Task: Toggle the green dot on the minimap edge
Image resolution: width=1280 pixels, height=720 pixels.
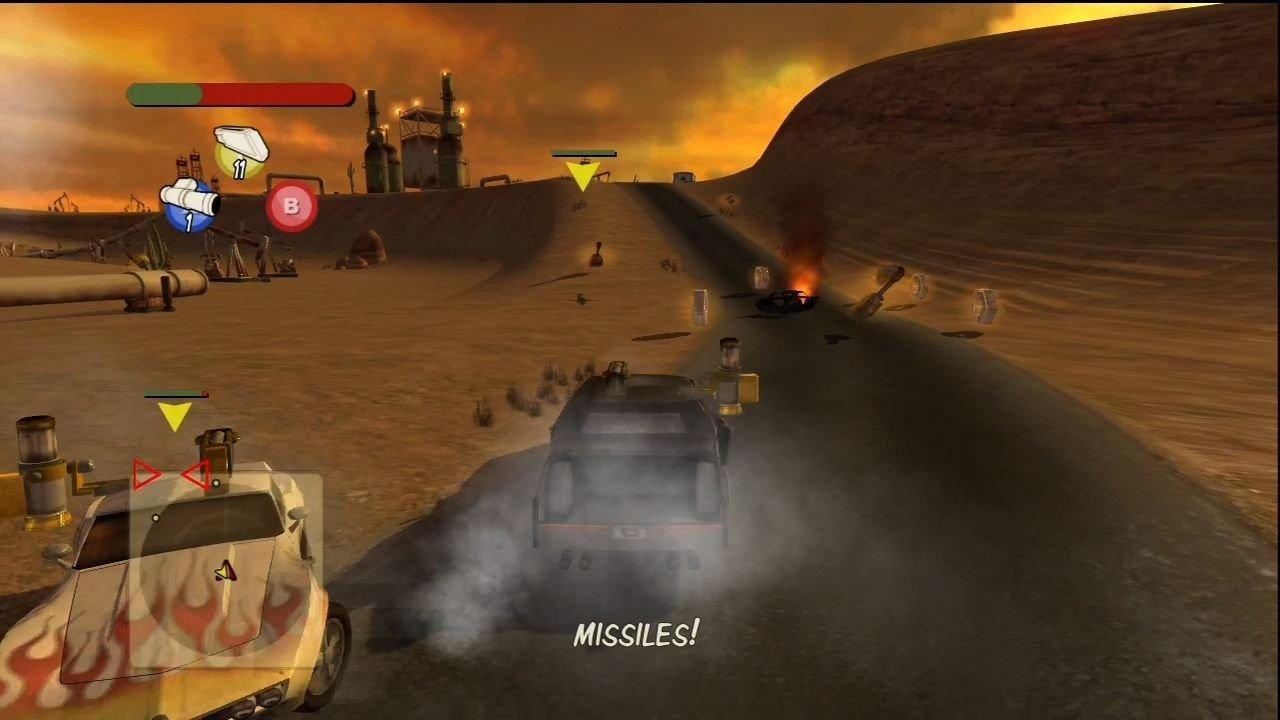Action: click(x=216, y=483)
